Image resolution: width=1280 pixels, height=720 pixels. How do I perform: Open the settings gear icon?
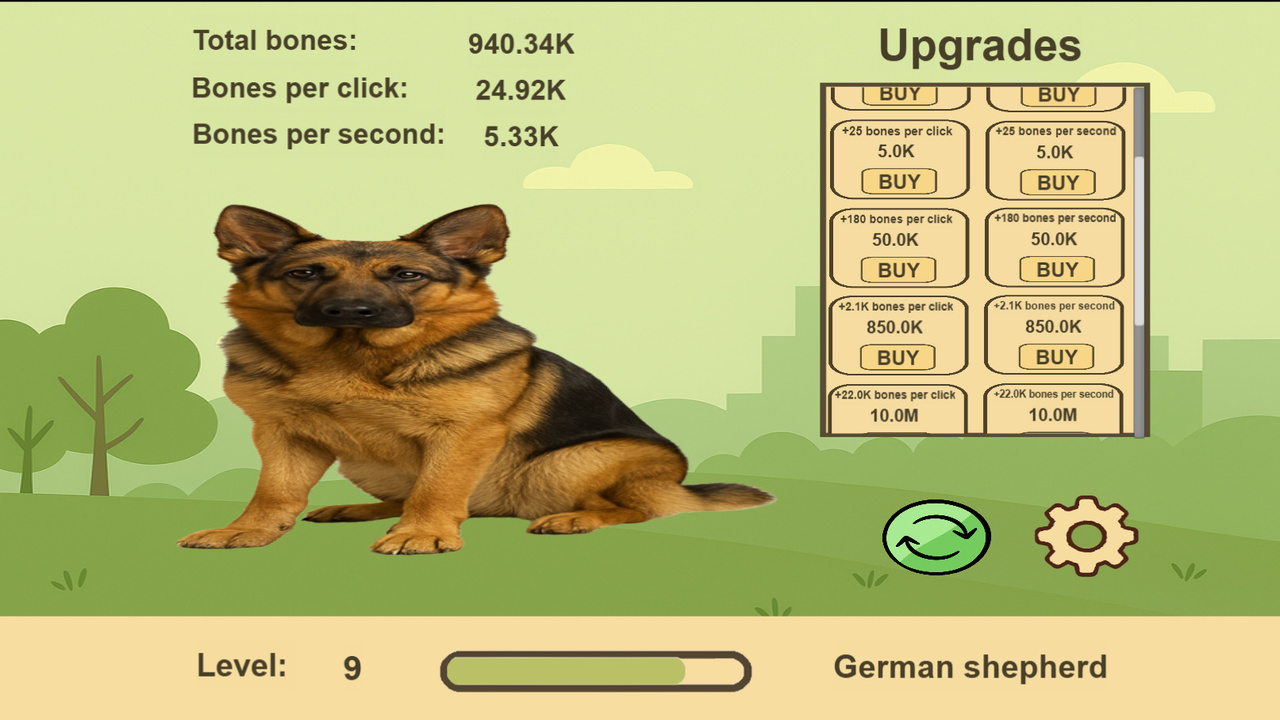point(1087,535)
